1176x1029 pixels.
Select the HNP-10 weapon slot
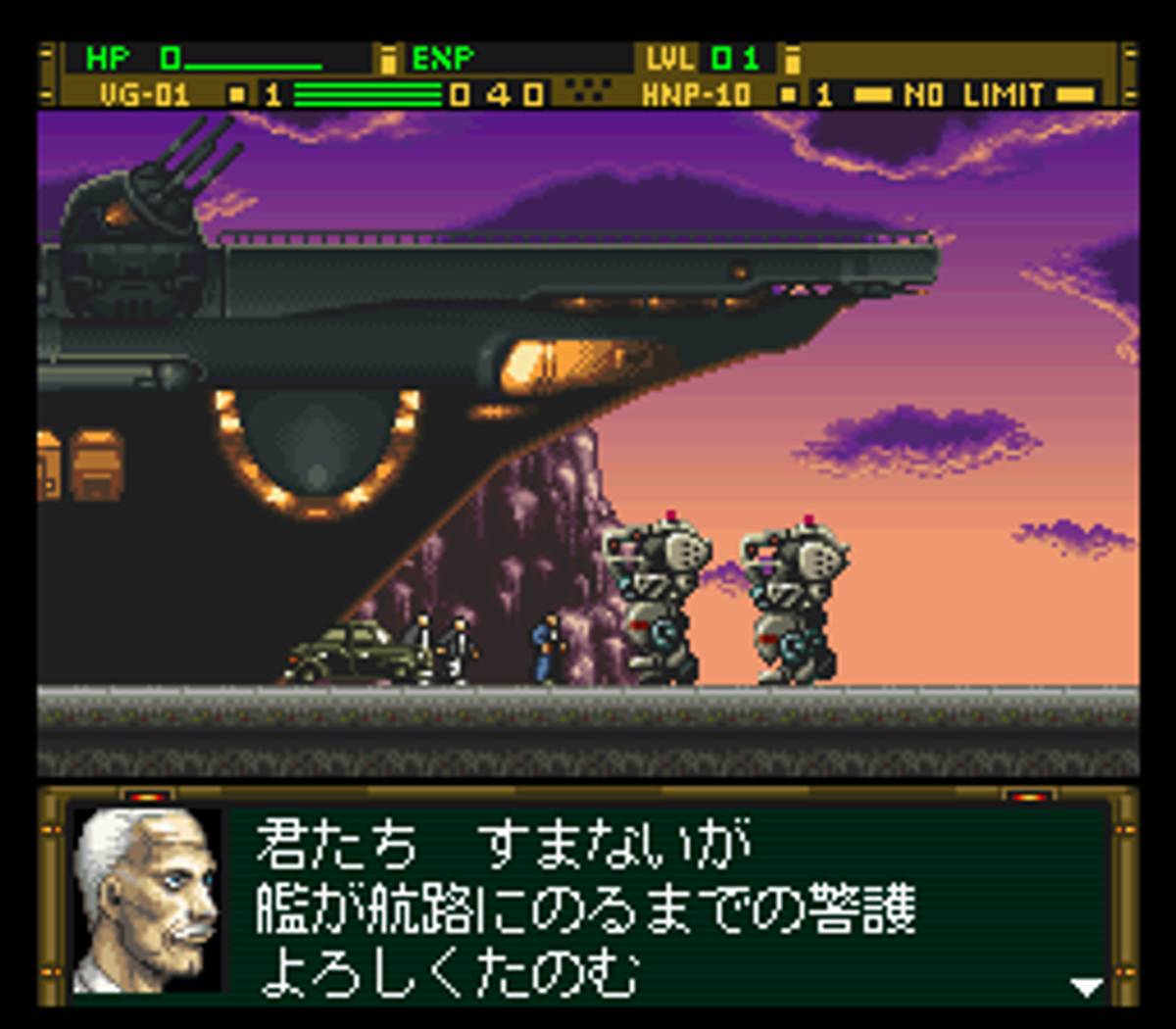coord(696,95)
